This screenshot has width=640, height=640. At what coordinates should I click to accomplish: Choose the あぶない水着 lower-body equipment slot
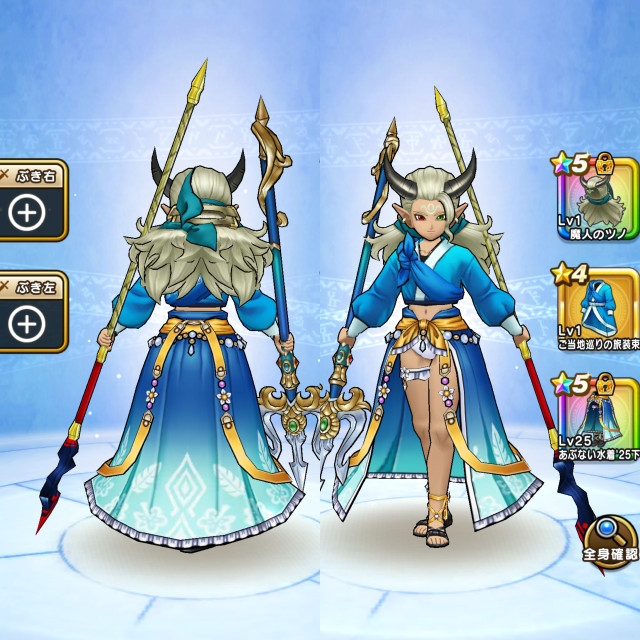[x=595, y=418]
